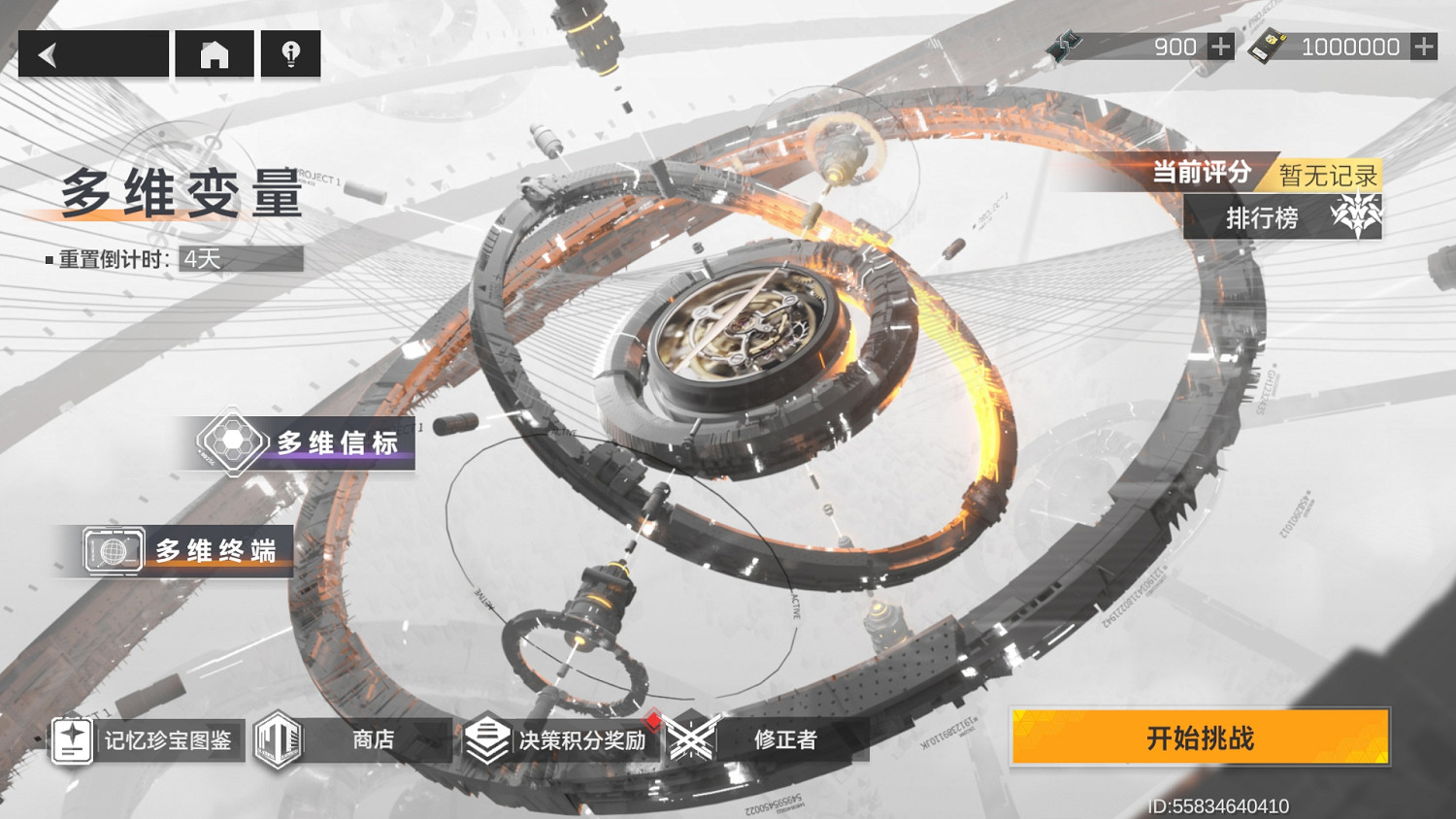The height and width of the screenshot is (819, 1456).
Task: Select the 修正者 icon at bottom
Action: point(693,739)
